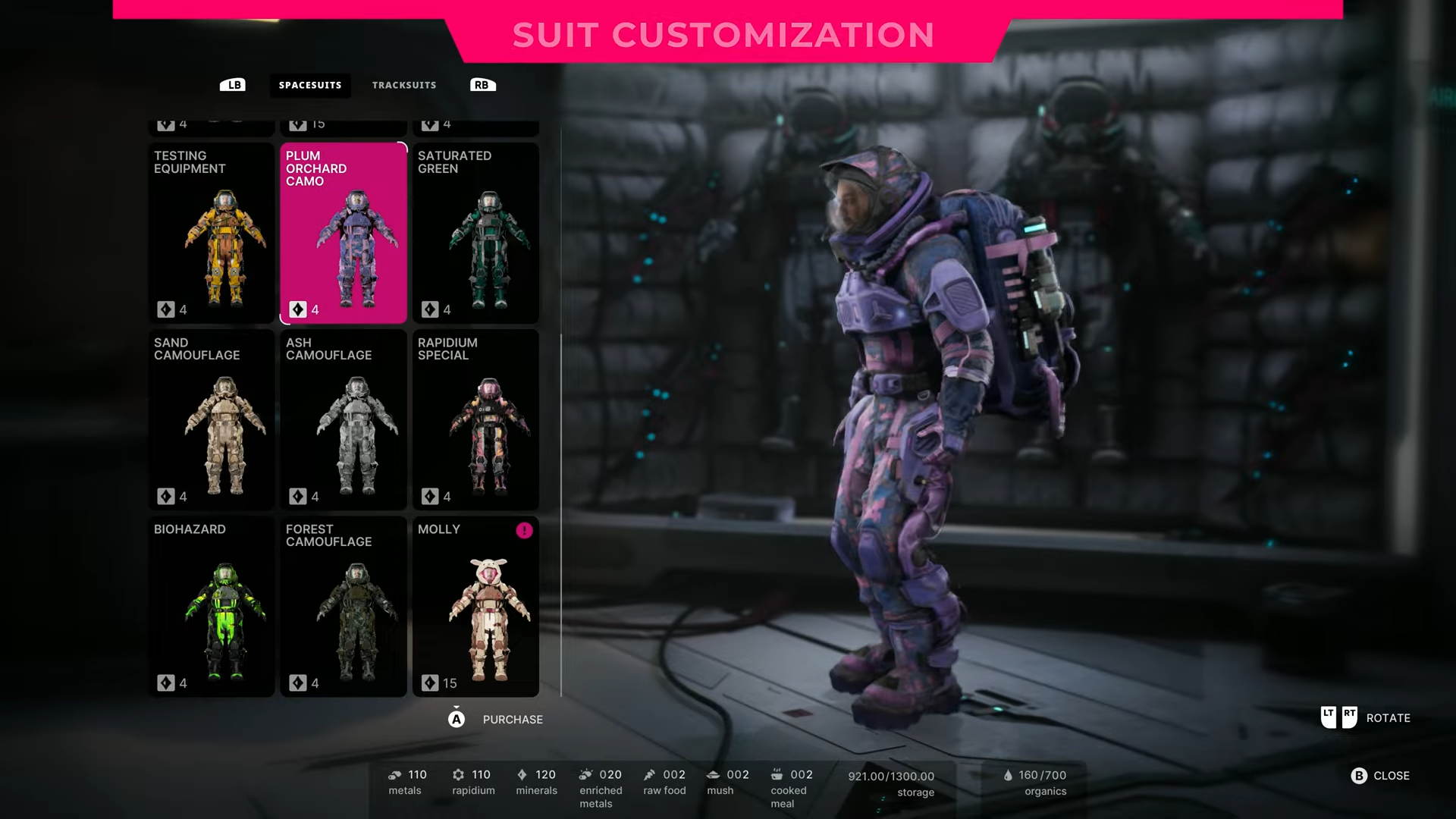
Task: Choose the Ash Camouflage suit
Action: pyautogui.click(x=344, y=419)
